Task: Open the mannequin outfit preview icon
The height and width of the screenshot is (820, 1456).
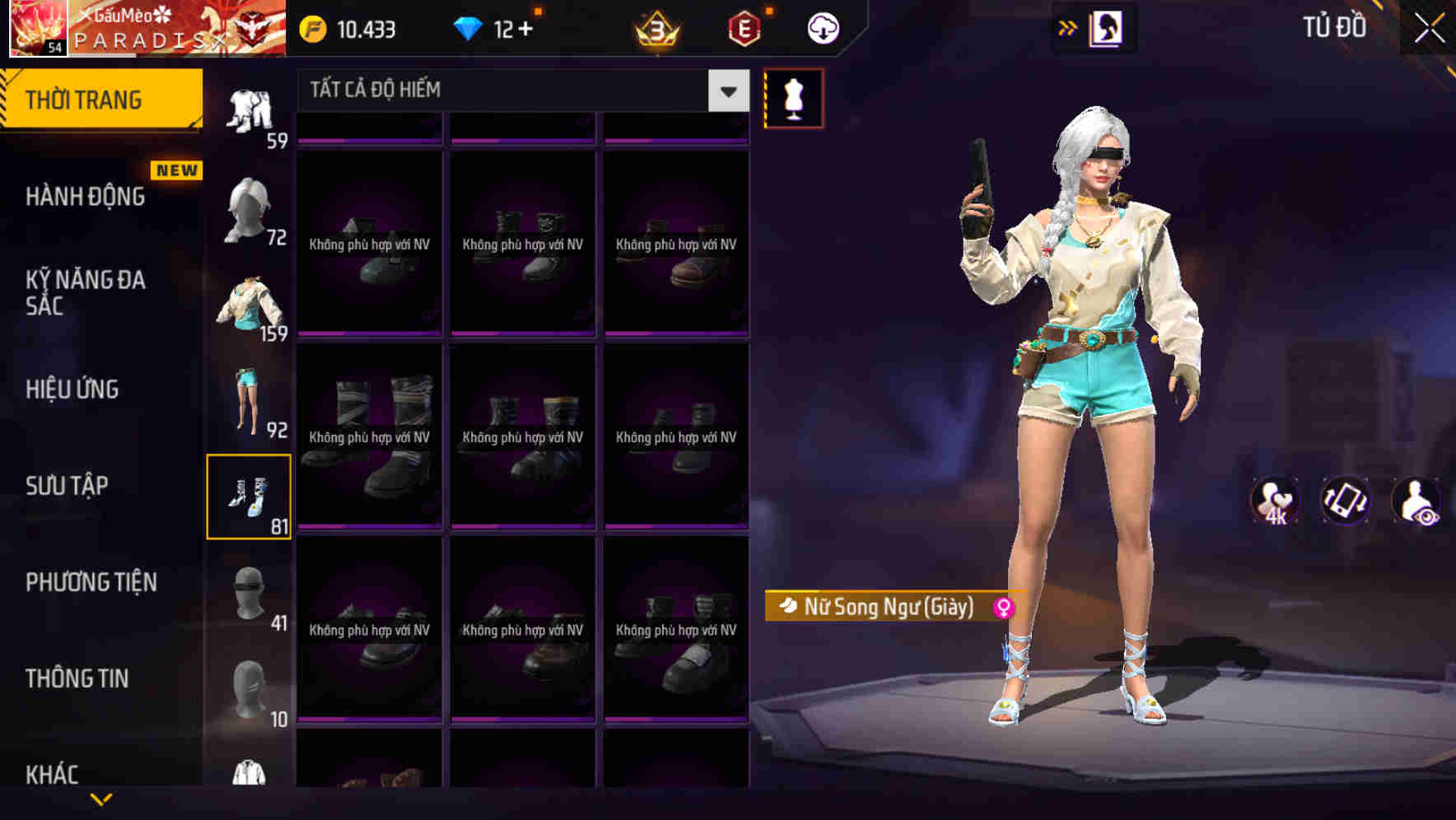Action: pos(793,97)
